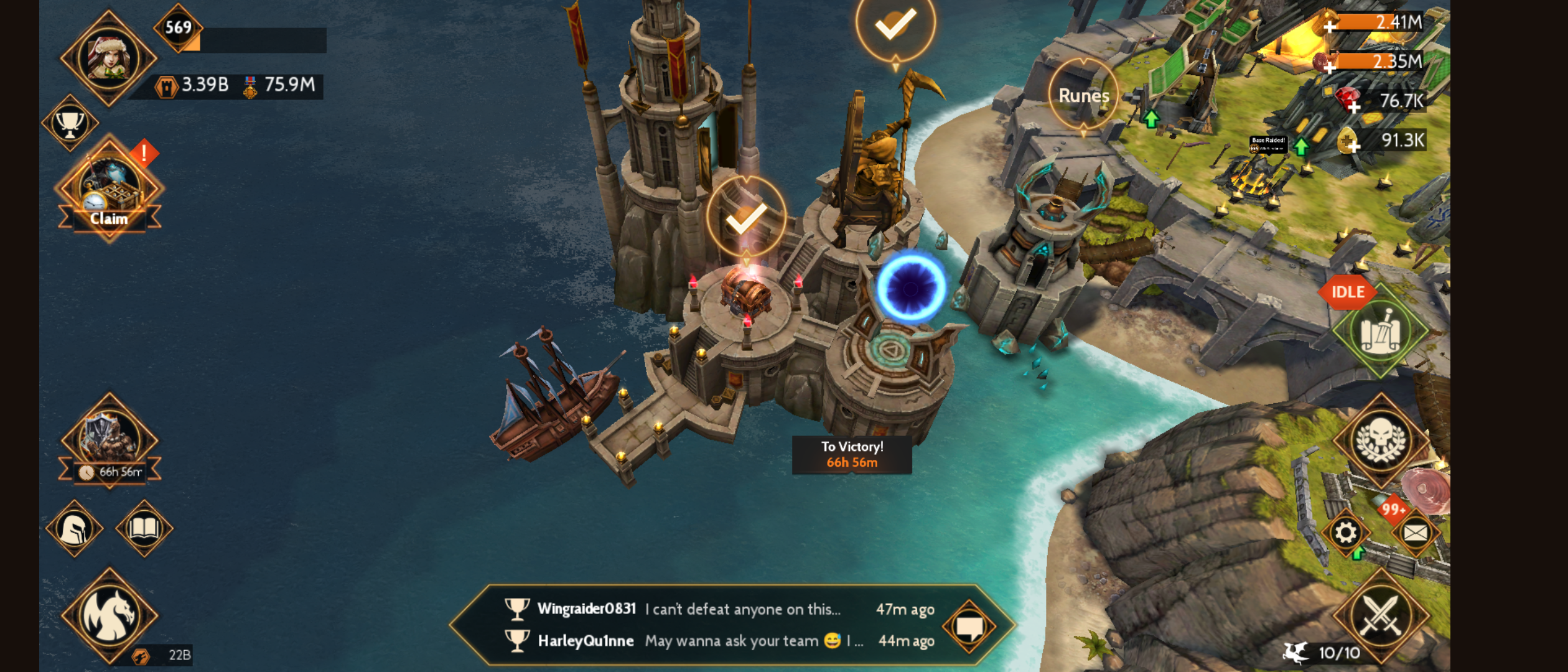The height and width of the screenshot is (672, 1568).
Task: Add more egg tokens with plus
Action: coord(1353,147)
